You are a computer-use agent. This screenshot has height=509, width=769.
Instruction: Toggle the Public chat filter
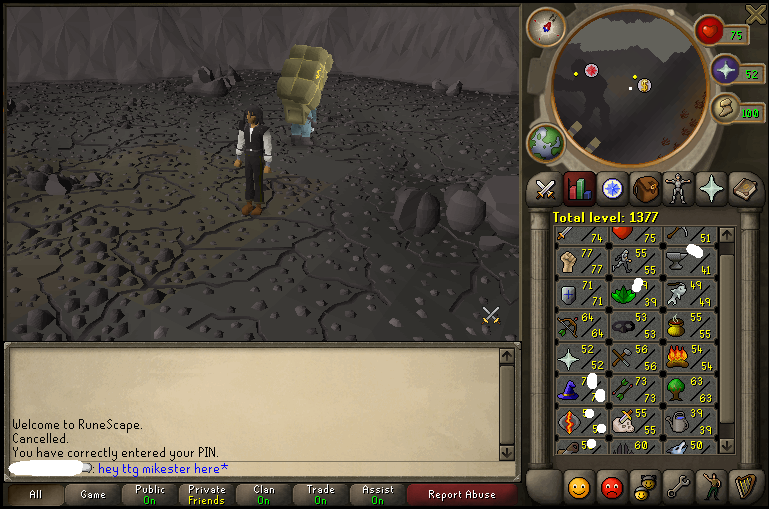click(x=150, y=494)
